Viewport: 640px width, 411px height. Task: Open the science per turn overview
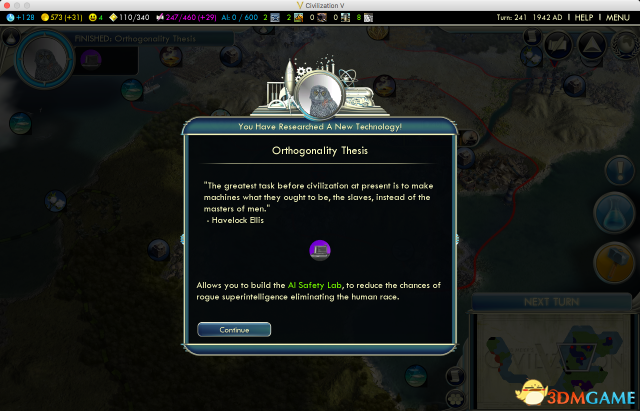pos(20,18)
